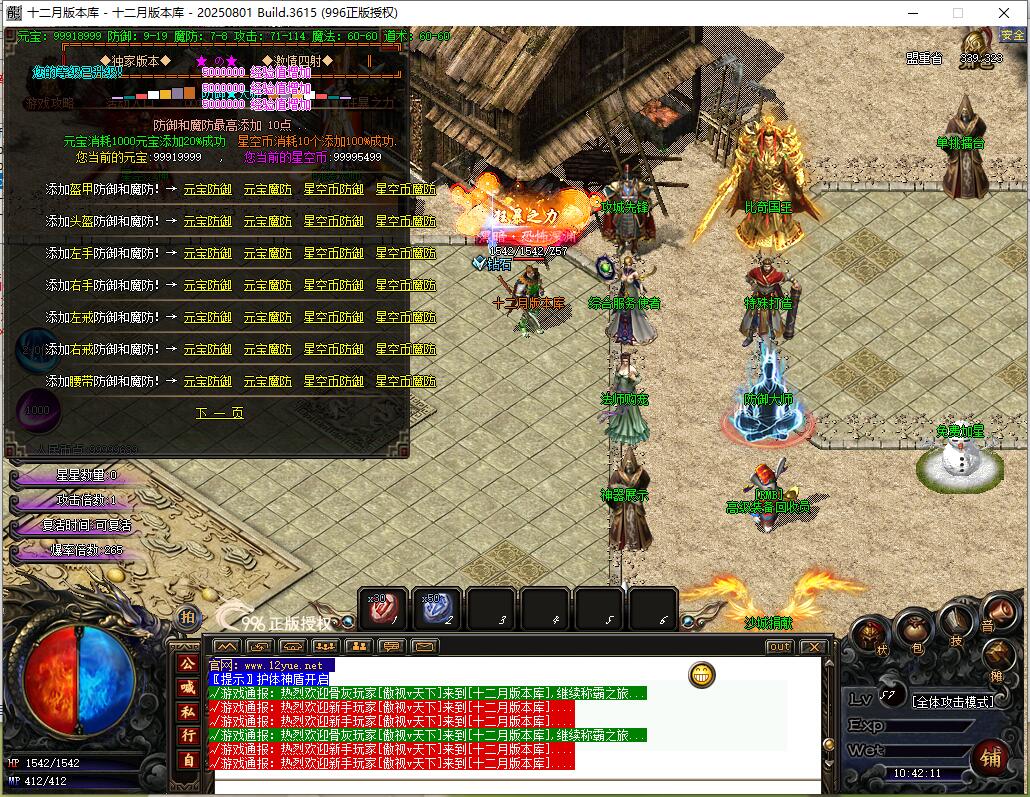Switch chat to the 私 private channel
This screenshot has width=1030, height=797.
click(x=187, y=711)
